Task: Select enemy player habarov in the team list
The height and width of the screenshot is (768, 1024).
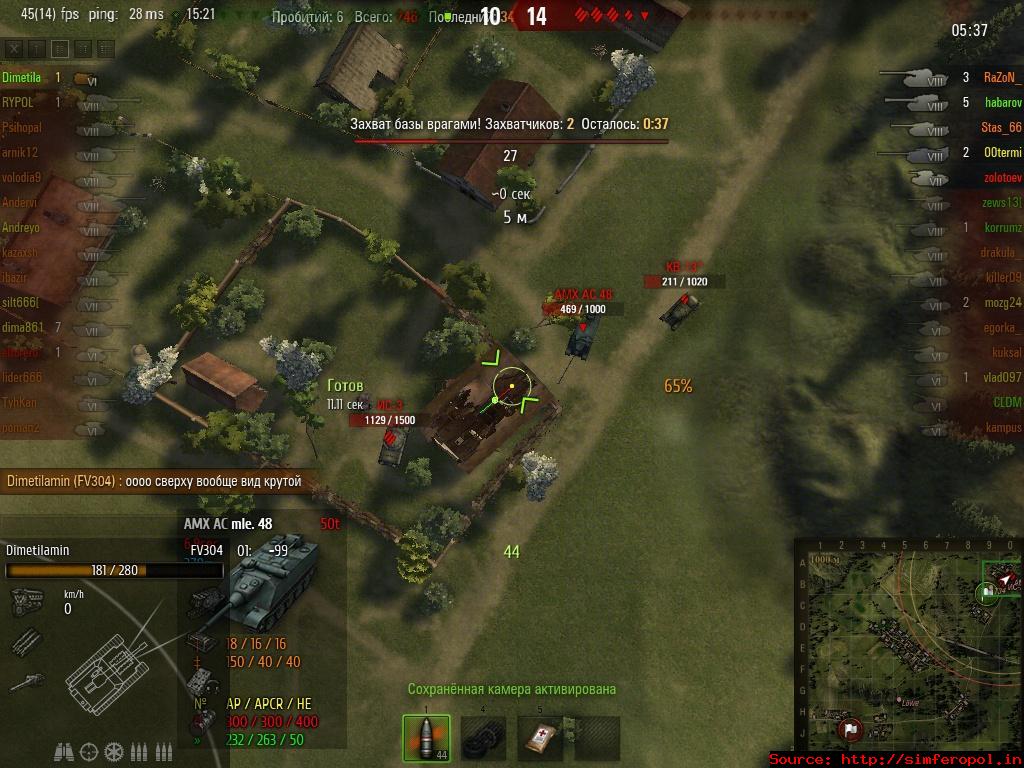Action: (1002, 102)
